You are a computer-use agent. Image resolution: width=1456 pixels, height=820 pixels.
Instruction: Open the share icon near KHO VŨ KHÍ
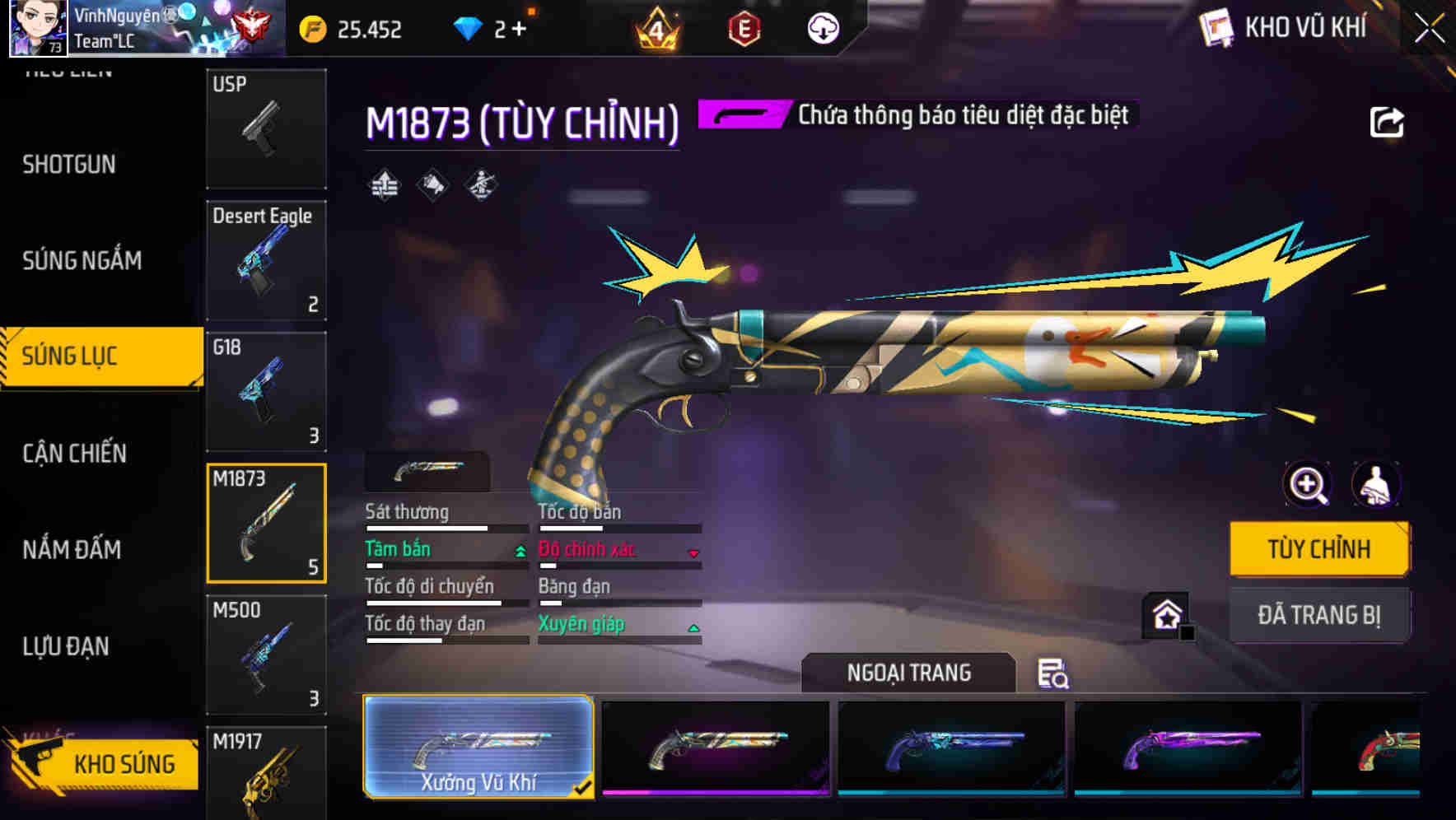[x=1388, y=121]
